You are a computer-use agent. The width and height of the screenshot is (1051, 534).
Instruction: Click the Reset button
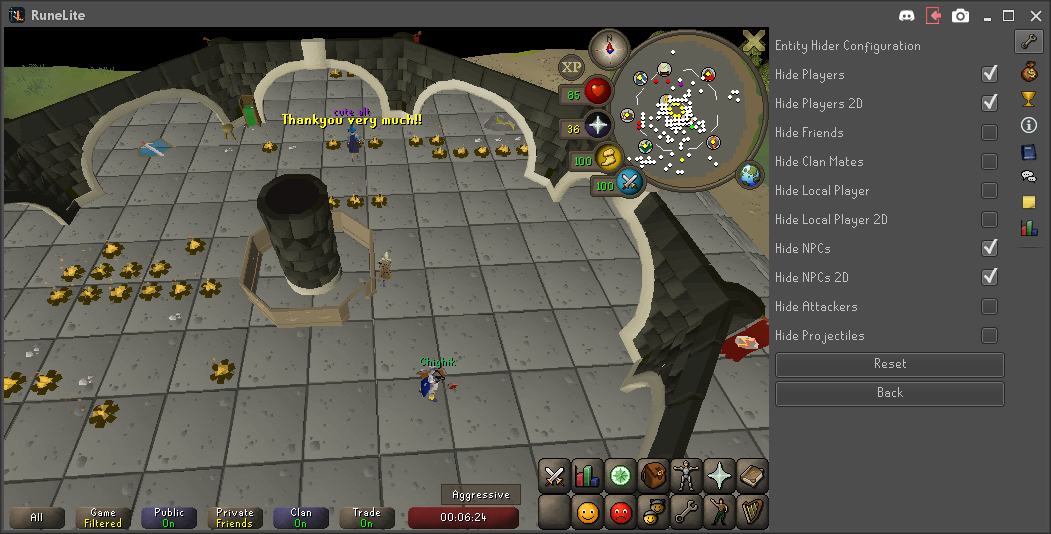point(889,365)
